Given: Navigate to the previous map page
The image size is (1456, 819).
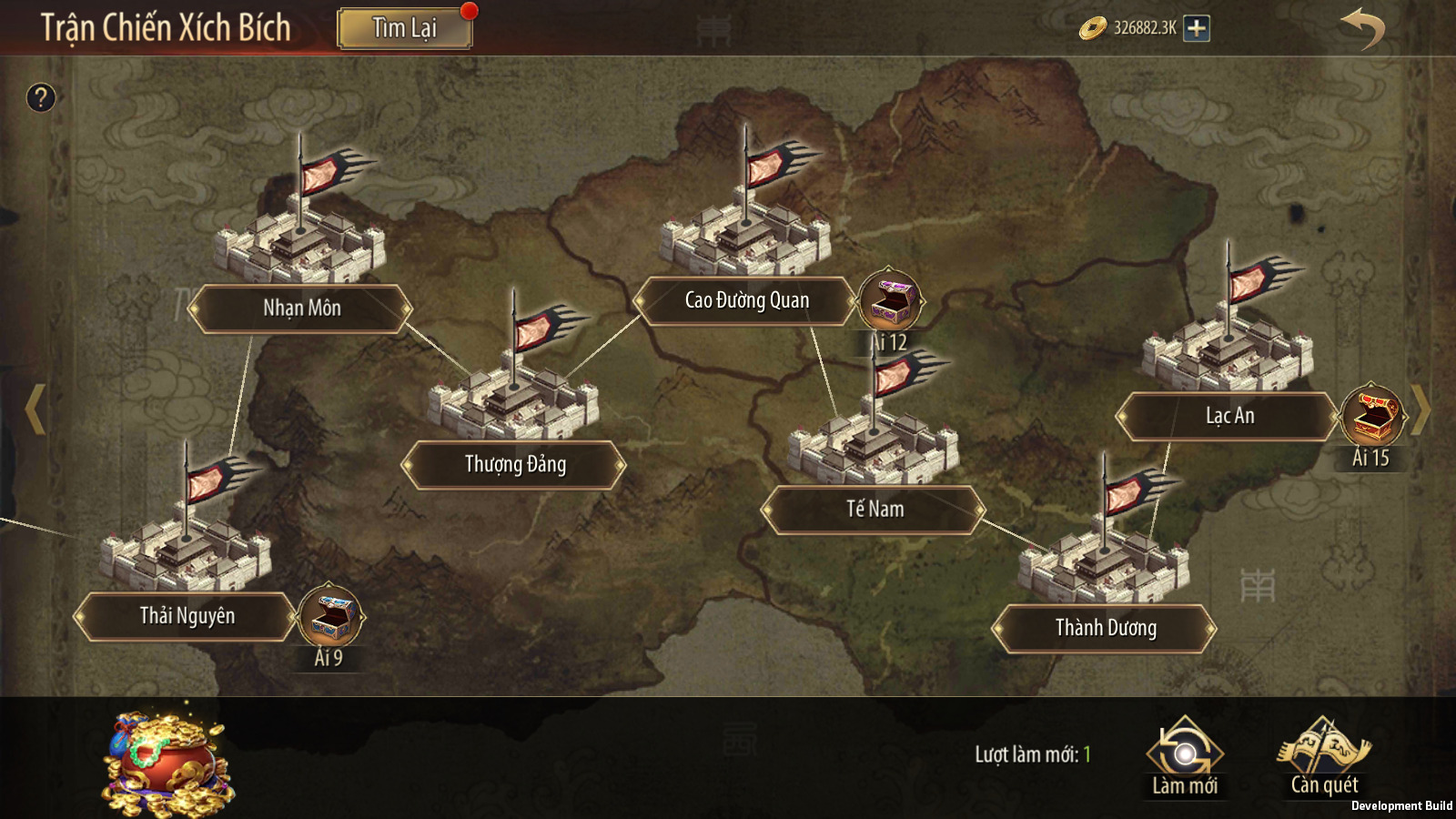Looking at the screenshot, I should pos(35,409).
